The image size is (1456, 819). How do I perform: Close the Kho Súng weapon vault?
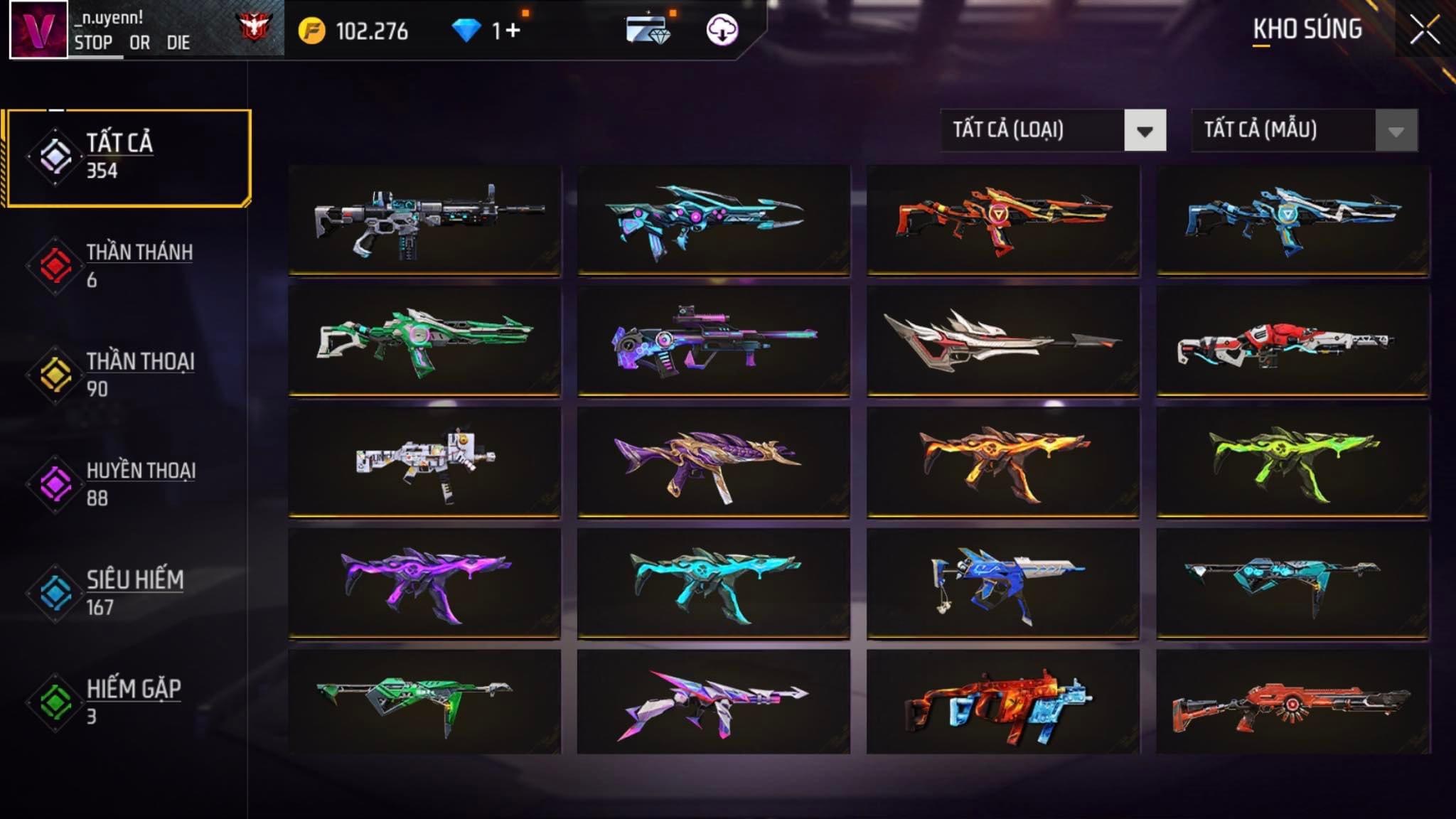click(1425, 31)
